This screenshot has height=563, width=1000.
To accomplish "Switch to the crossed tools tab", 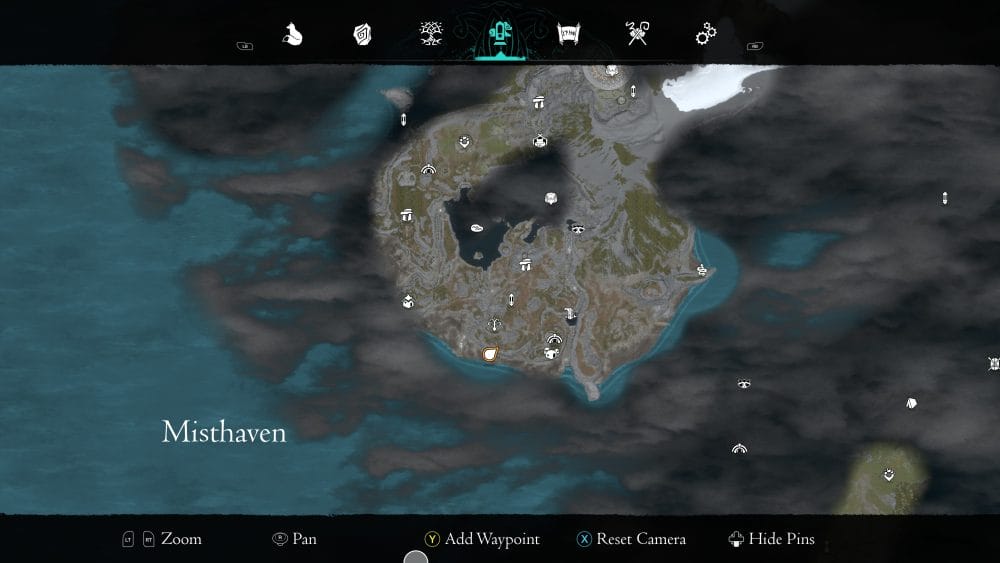I will pyautogui.click(x=637, y=35).
